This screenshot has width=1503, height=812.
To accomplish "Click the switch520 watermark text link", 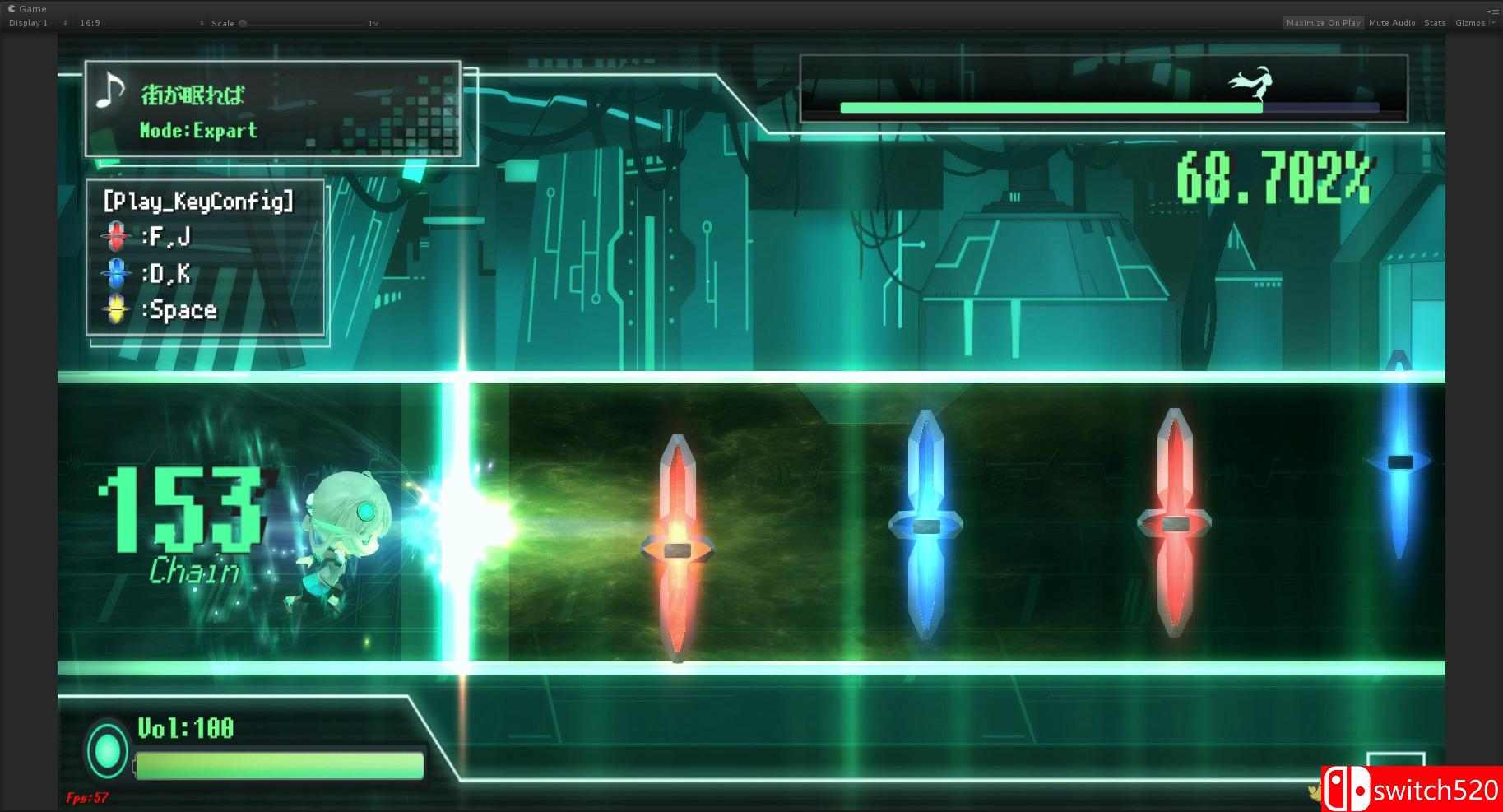I will coord(1433,788).
